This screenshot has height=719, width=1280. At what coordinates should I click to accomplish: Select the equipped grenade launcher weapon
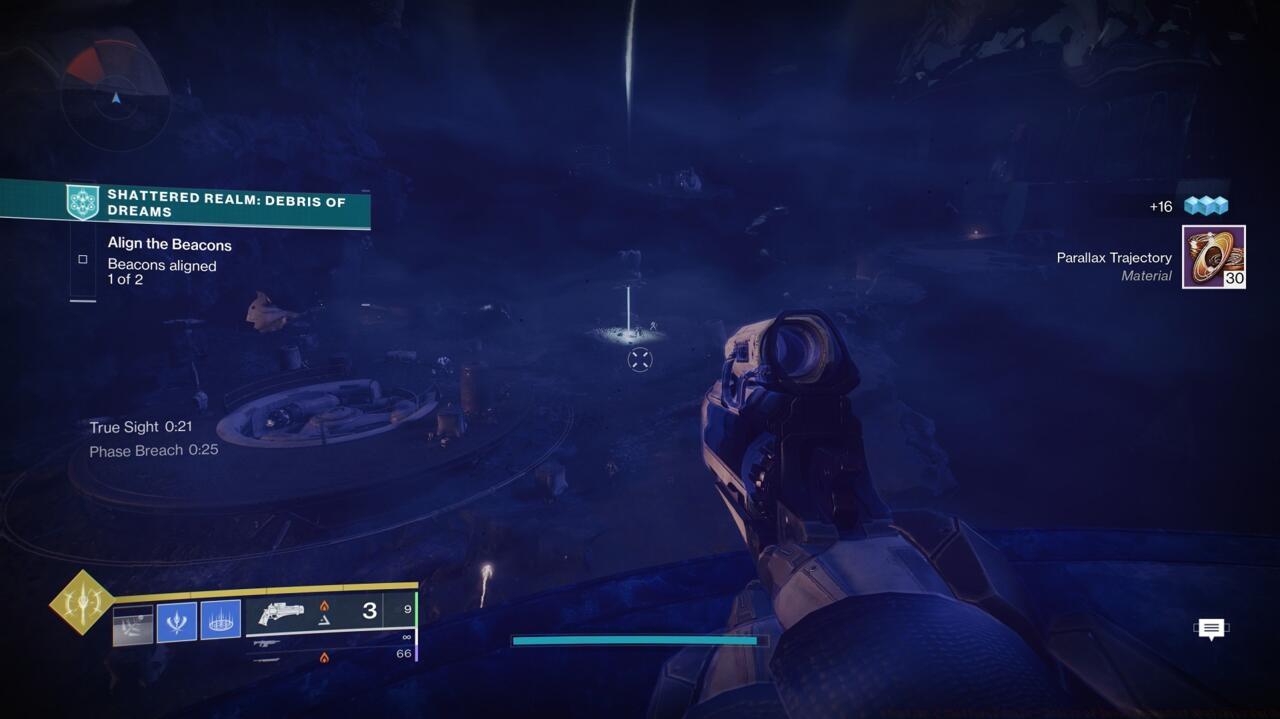pyautogui.click(x=281, y=613)
